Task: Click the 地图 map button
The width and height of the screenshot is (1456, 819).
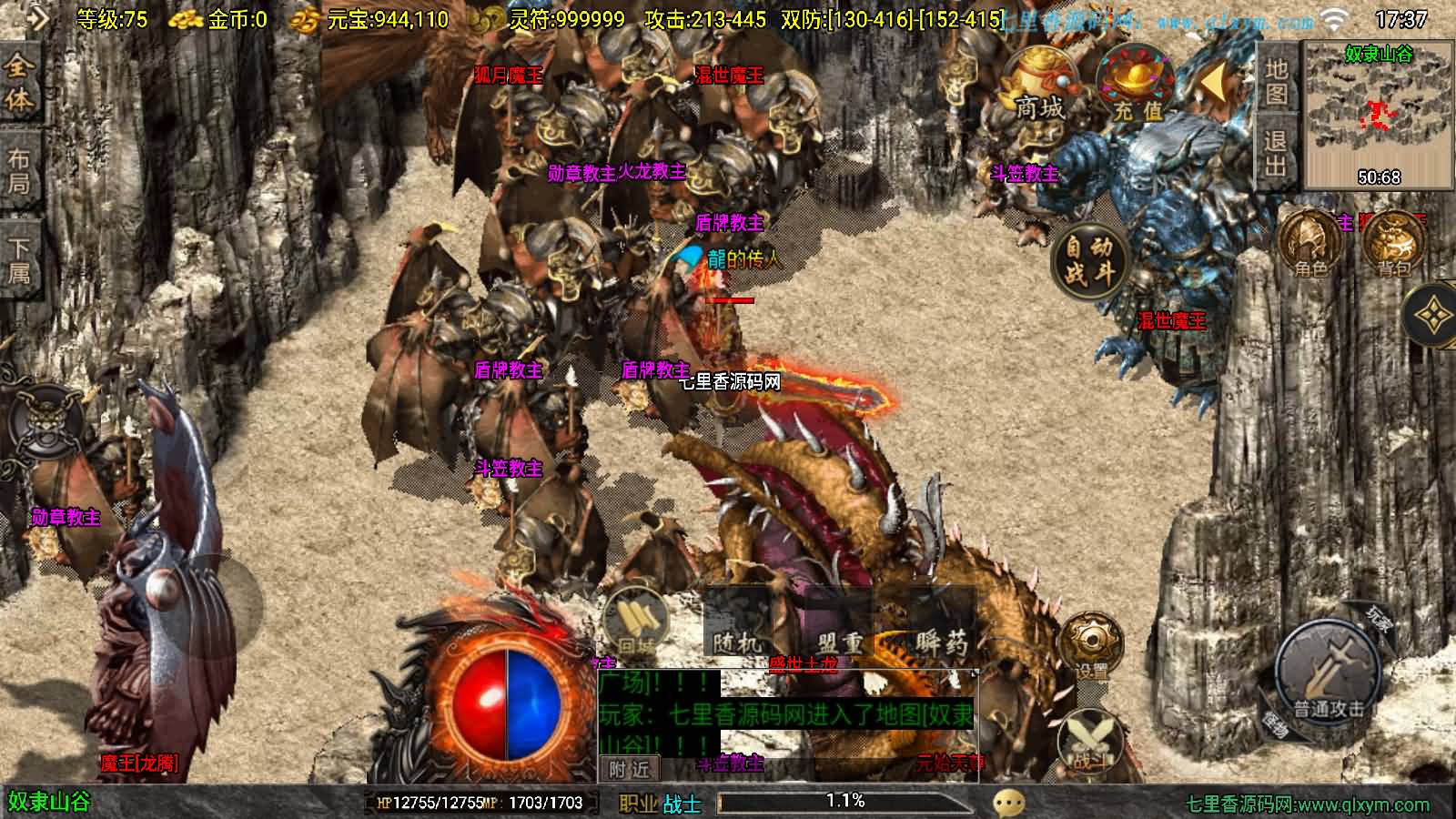Action: coord(1276,82)
